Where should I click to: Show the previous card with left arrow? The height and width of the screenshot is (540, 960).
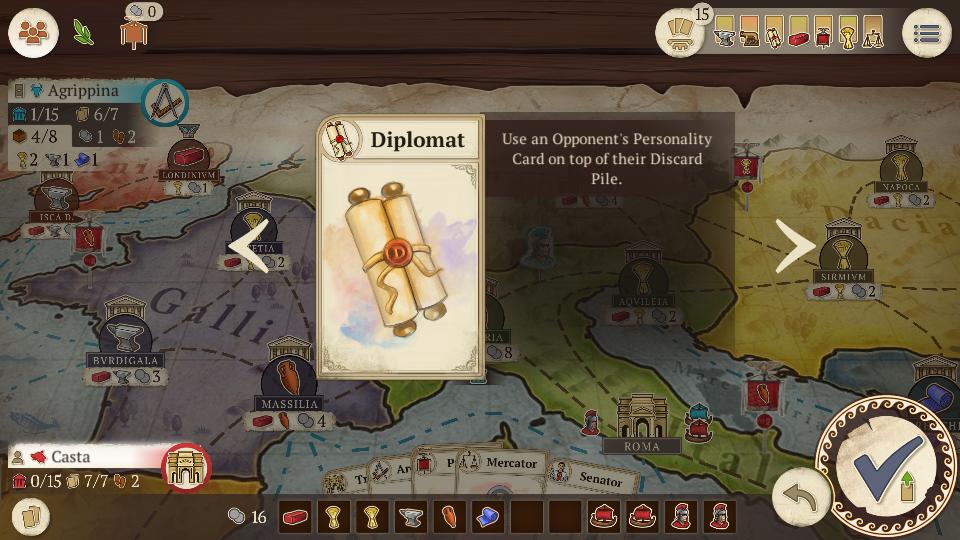(249, 247)
